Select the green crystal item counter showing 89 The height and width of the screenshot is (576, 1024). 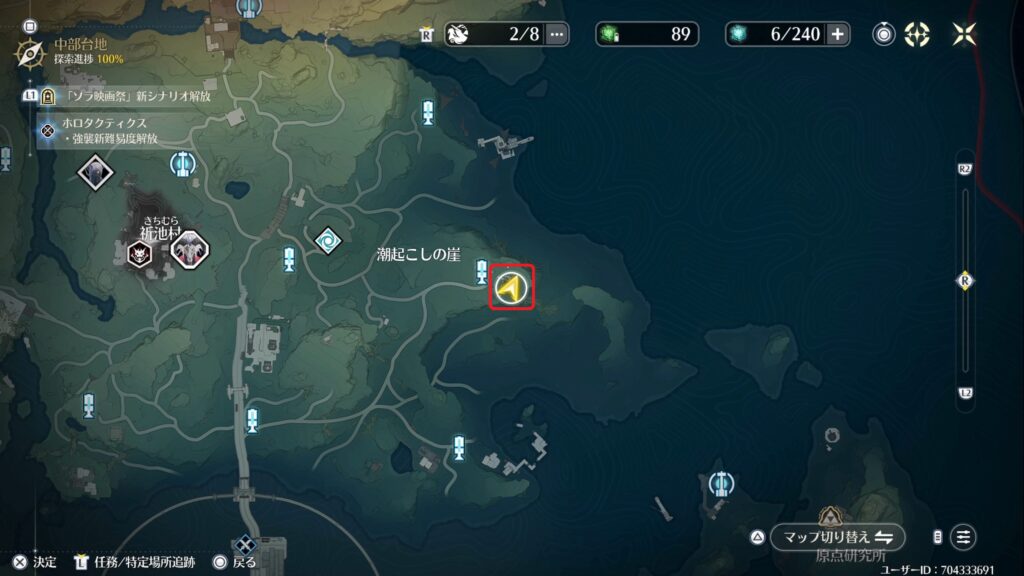click(650, 34)
